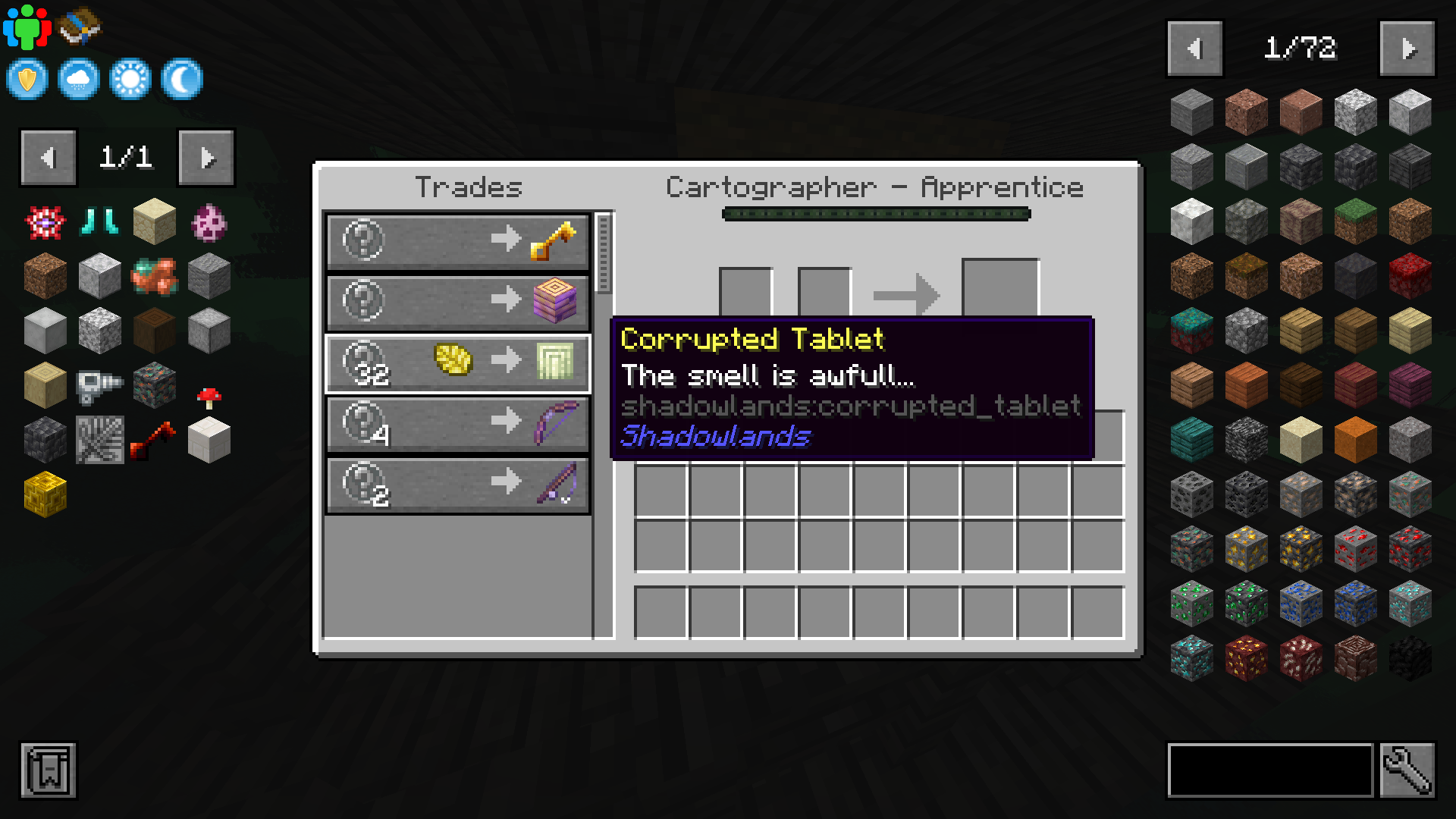1456x819 pixels.
Task: Open the recipe book icon
Action: point(78,27)
